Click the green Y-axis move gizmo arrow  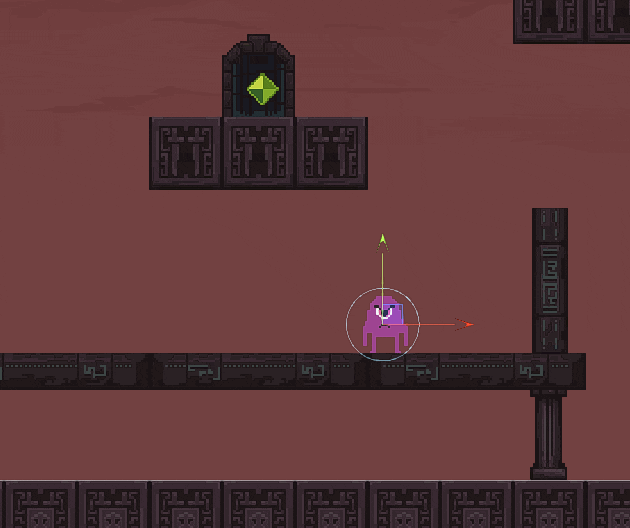pos(382,240)
